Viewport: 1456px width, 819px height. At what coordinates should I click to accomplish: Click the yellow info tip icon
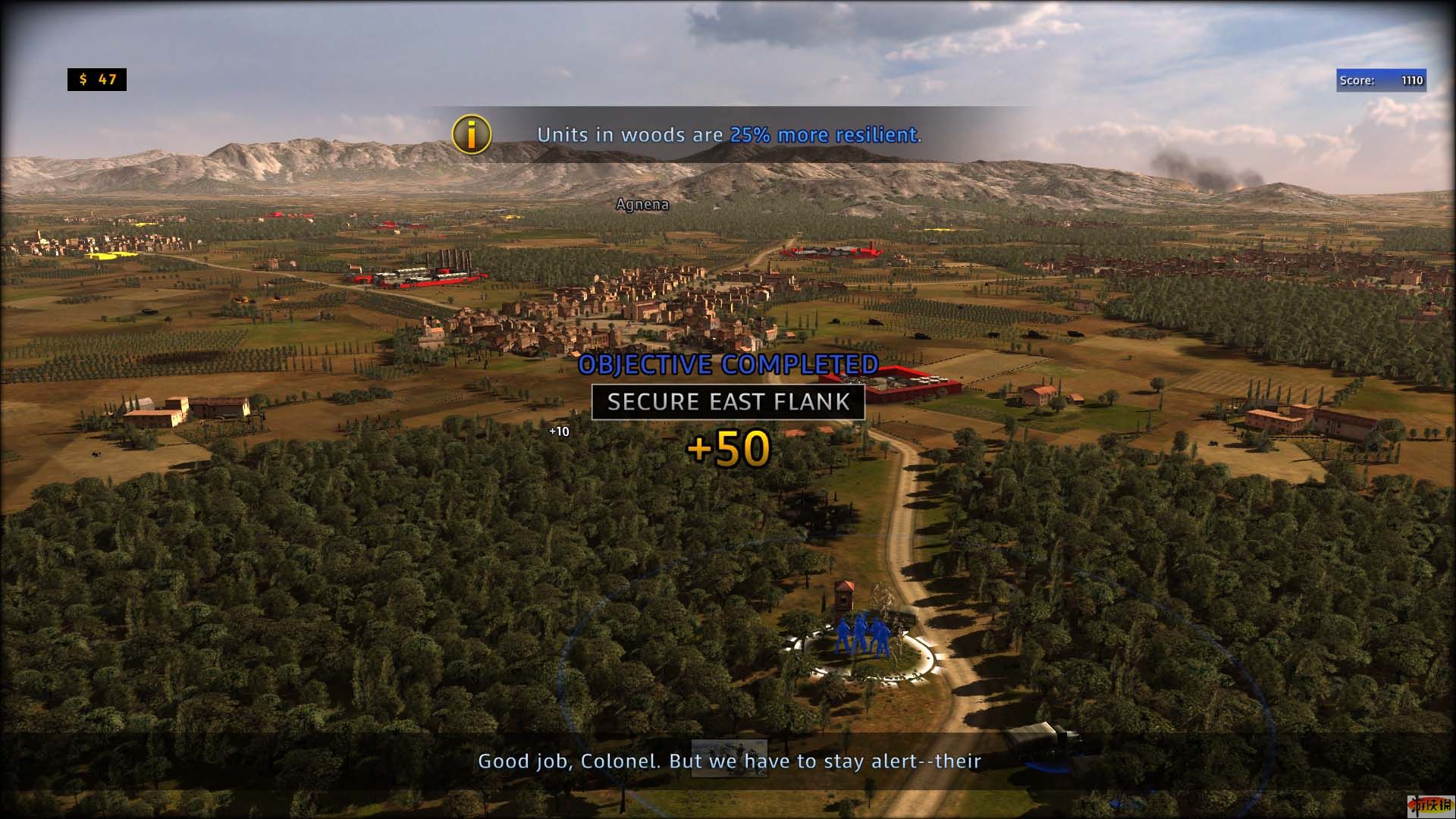(x=472, y=135)
